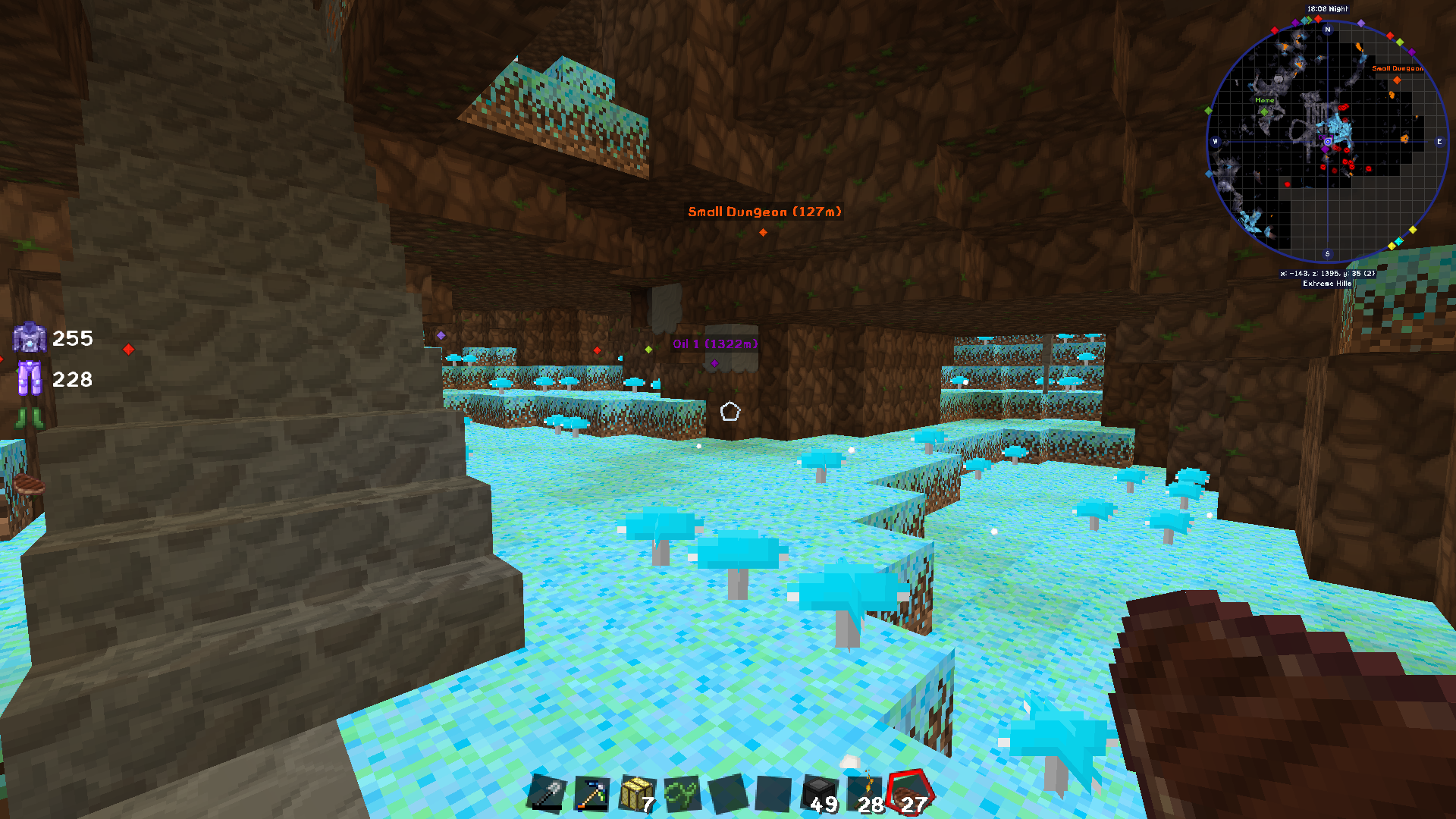The image size is (1456, 819).
Task: Click the S compass marker on the minimap
Action: 1327,253
